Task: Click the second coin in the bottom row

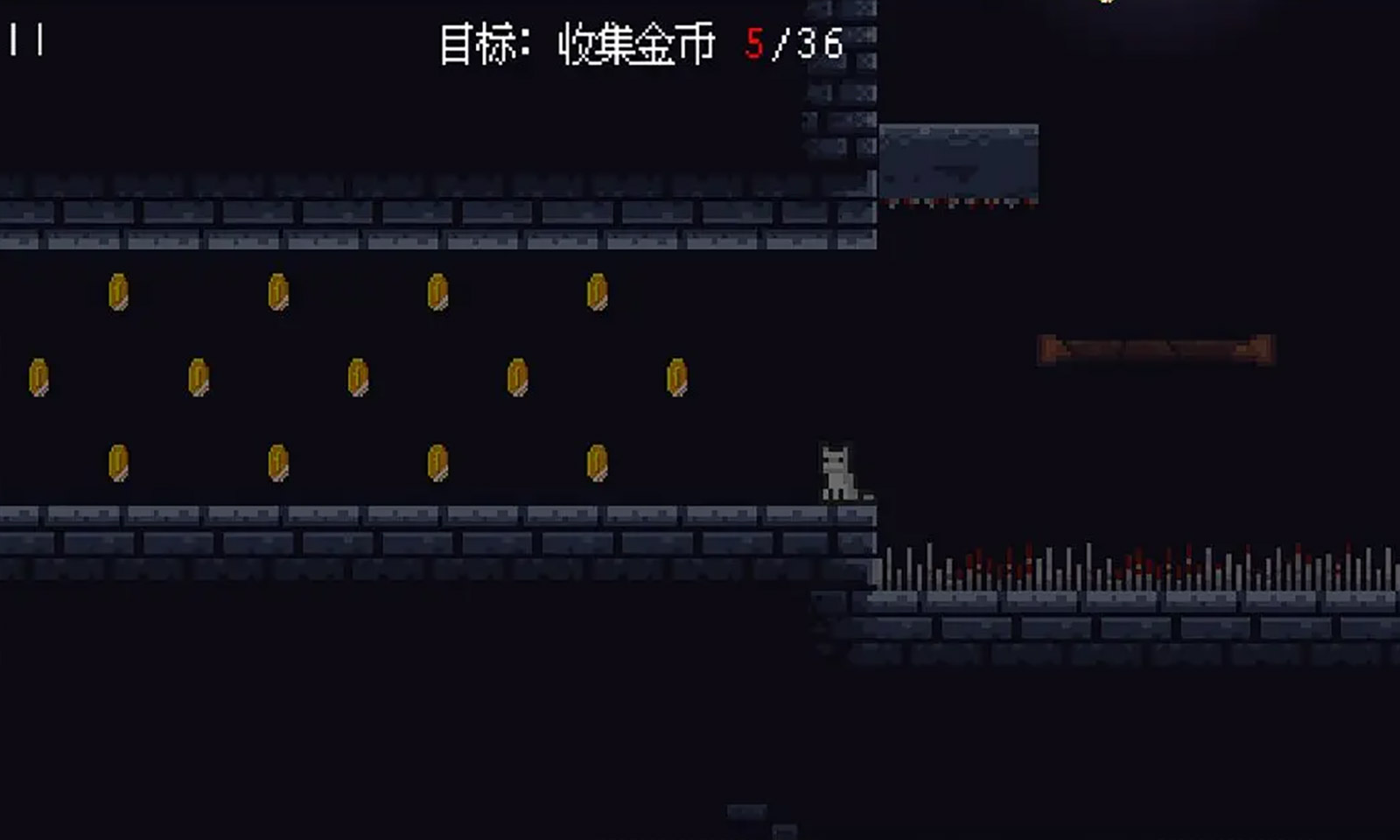Action: click(276, 462)
